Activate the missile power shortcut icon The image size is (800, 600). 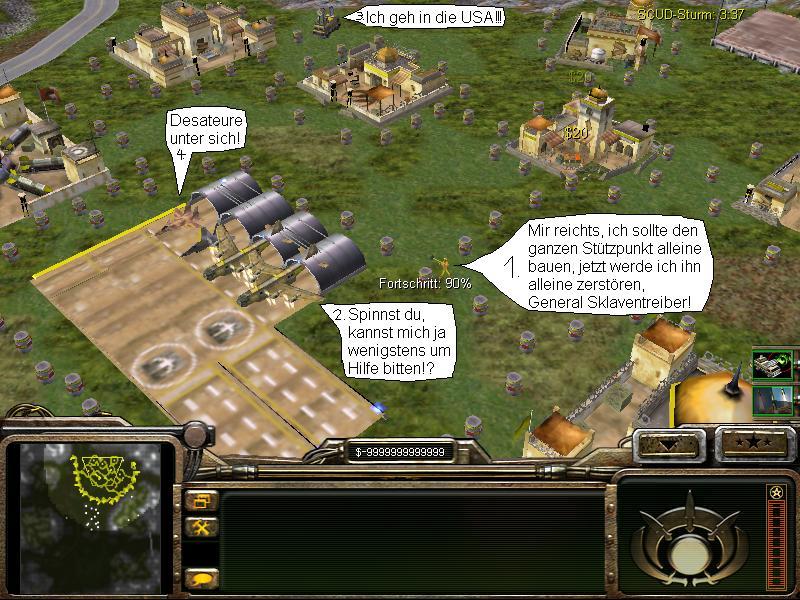coord(773,400)
